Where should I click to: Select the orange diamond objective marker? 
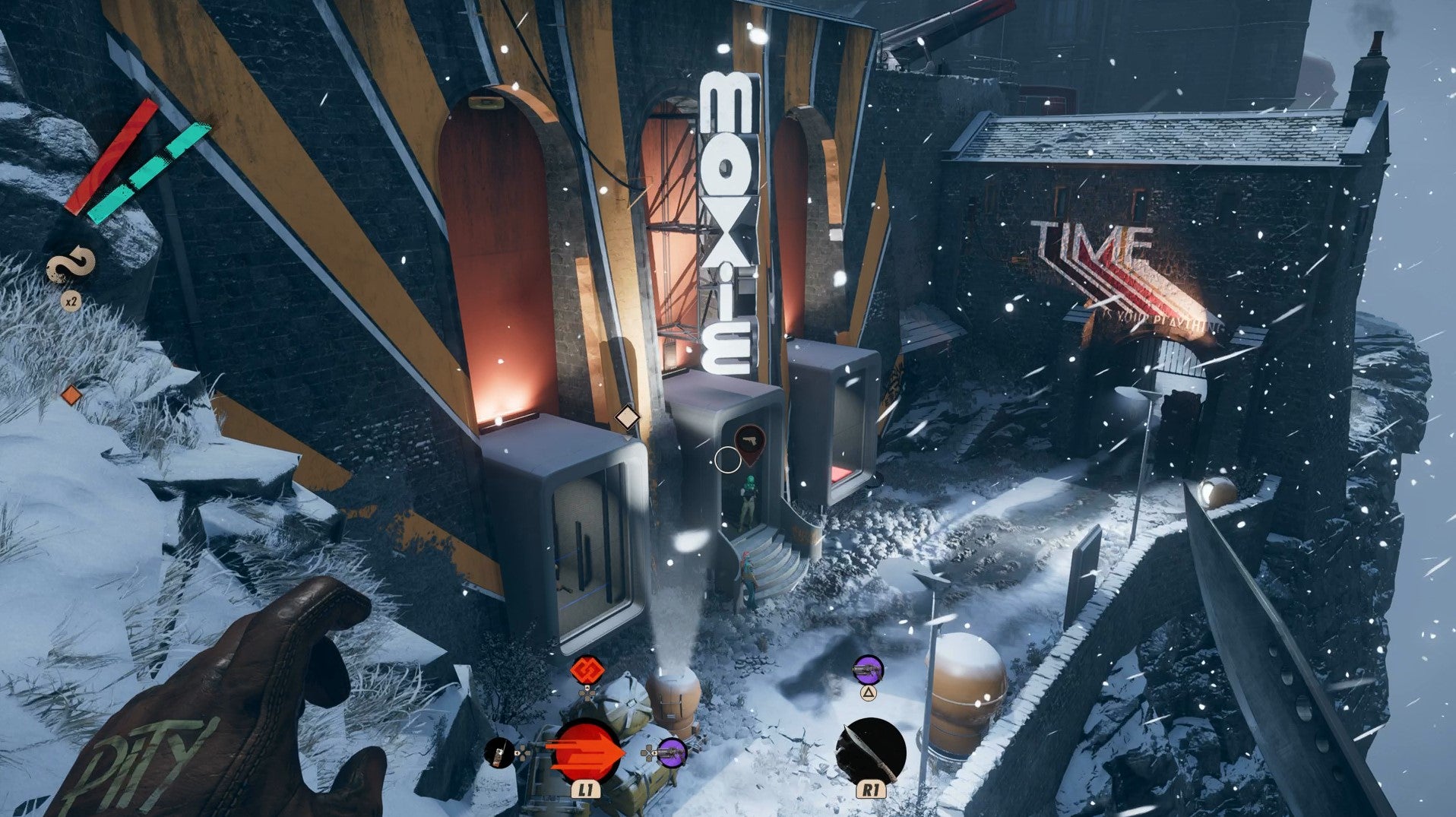[71, 395]
